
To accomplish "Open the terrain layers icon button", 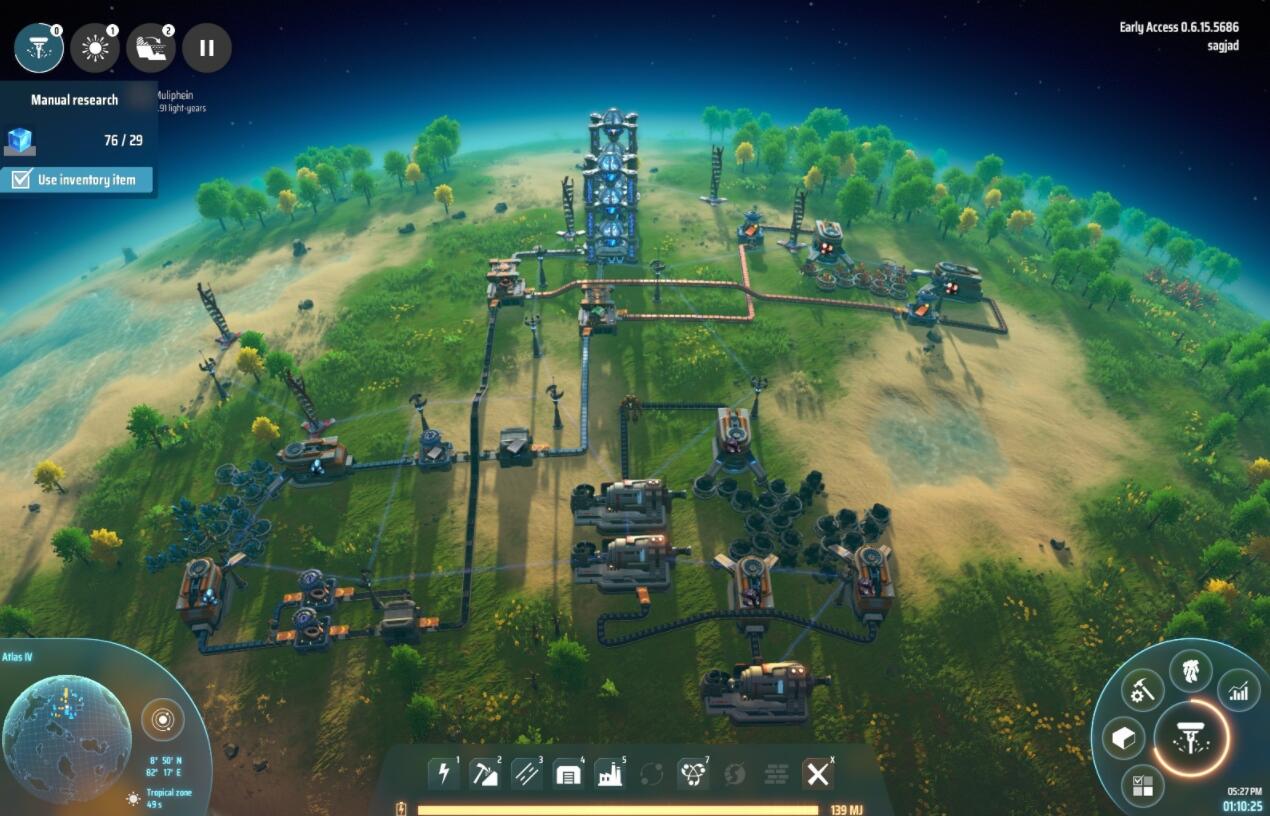I will (151, 48).
